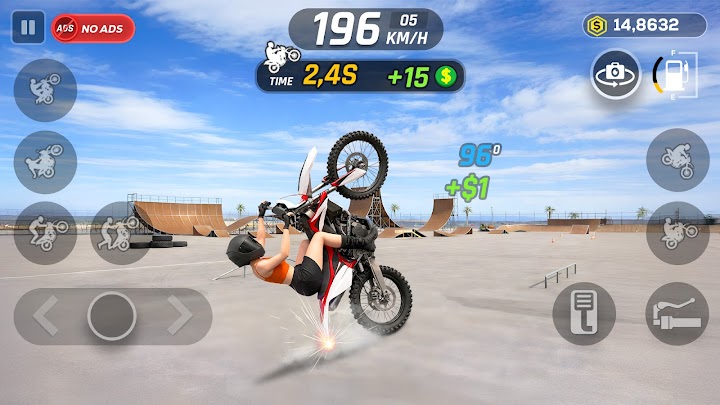Apply the brake pedal button
Image resolution: width=720 pixels, height=405 pixels.
coord(584,314)
